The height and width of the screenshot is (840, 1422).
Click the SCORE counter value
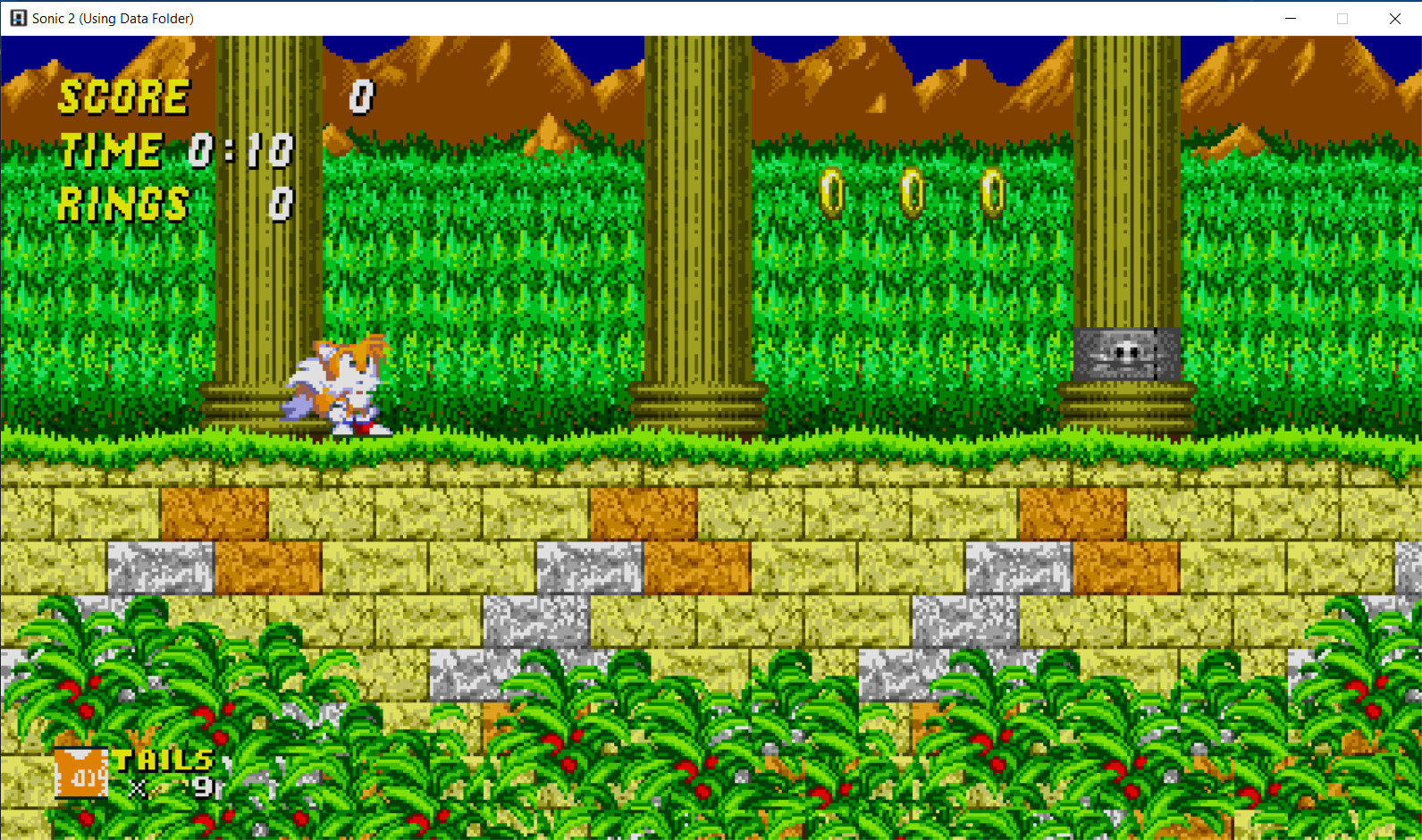[363, 97]
